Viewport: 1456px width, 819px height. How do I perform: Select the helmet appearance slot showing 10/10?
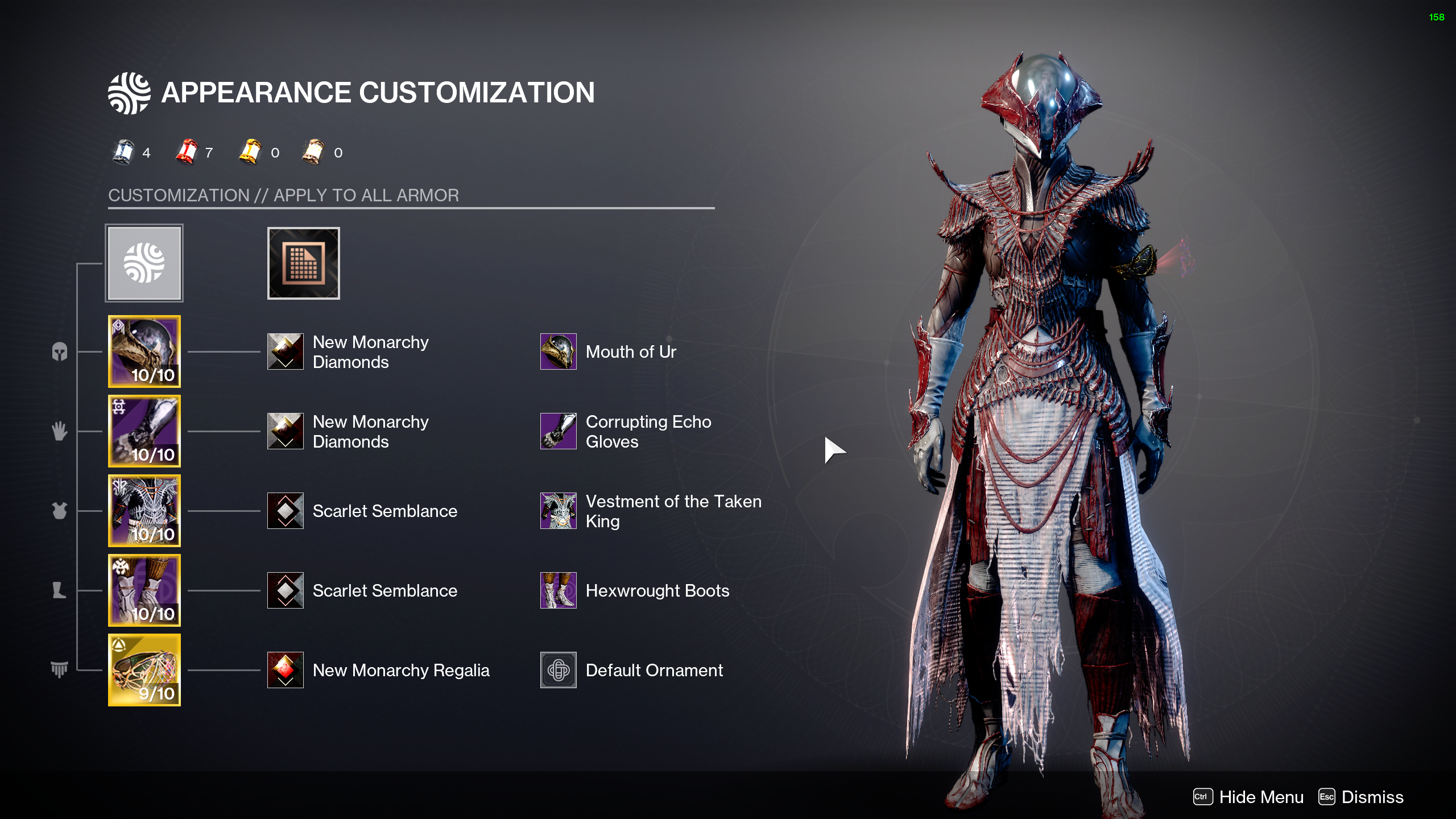point(144,351)
